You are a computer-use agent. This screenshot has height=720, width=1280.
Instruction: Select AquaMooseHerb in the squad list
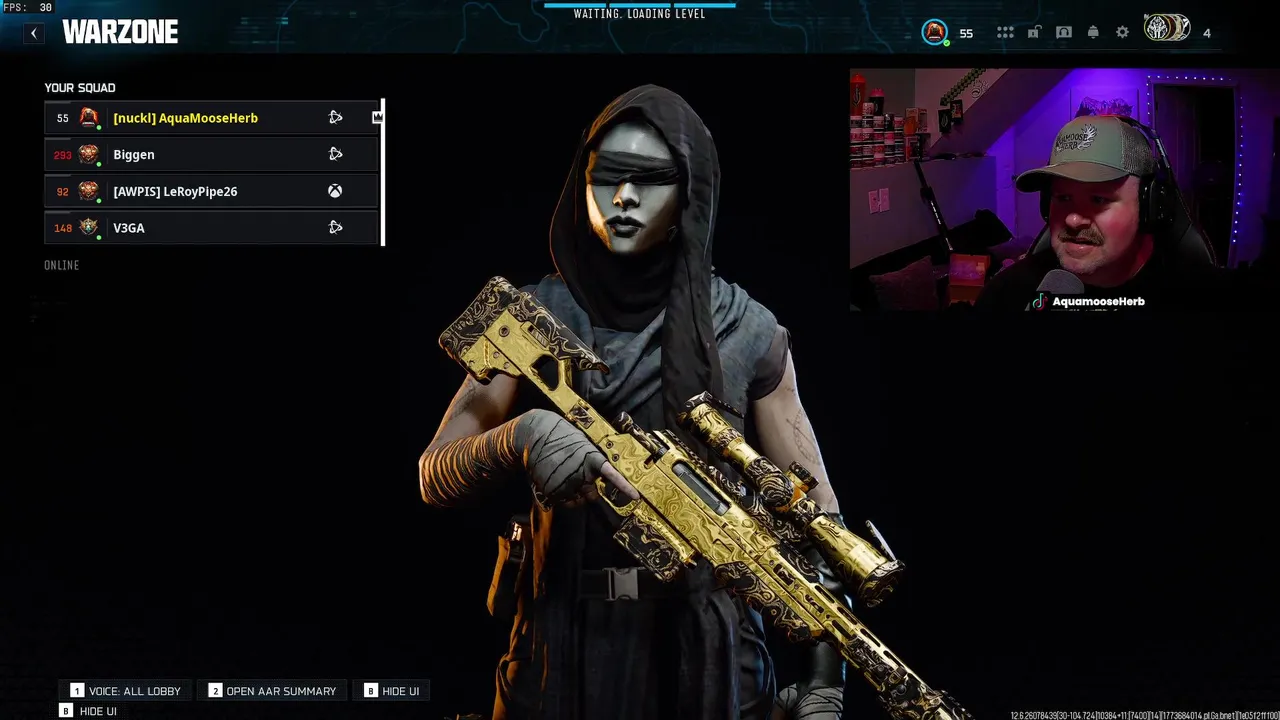(x=185, y=118)
